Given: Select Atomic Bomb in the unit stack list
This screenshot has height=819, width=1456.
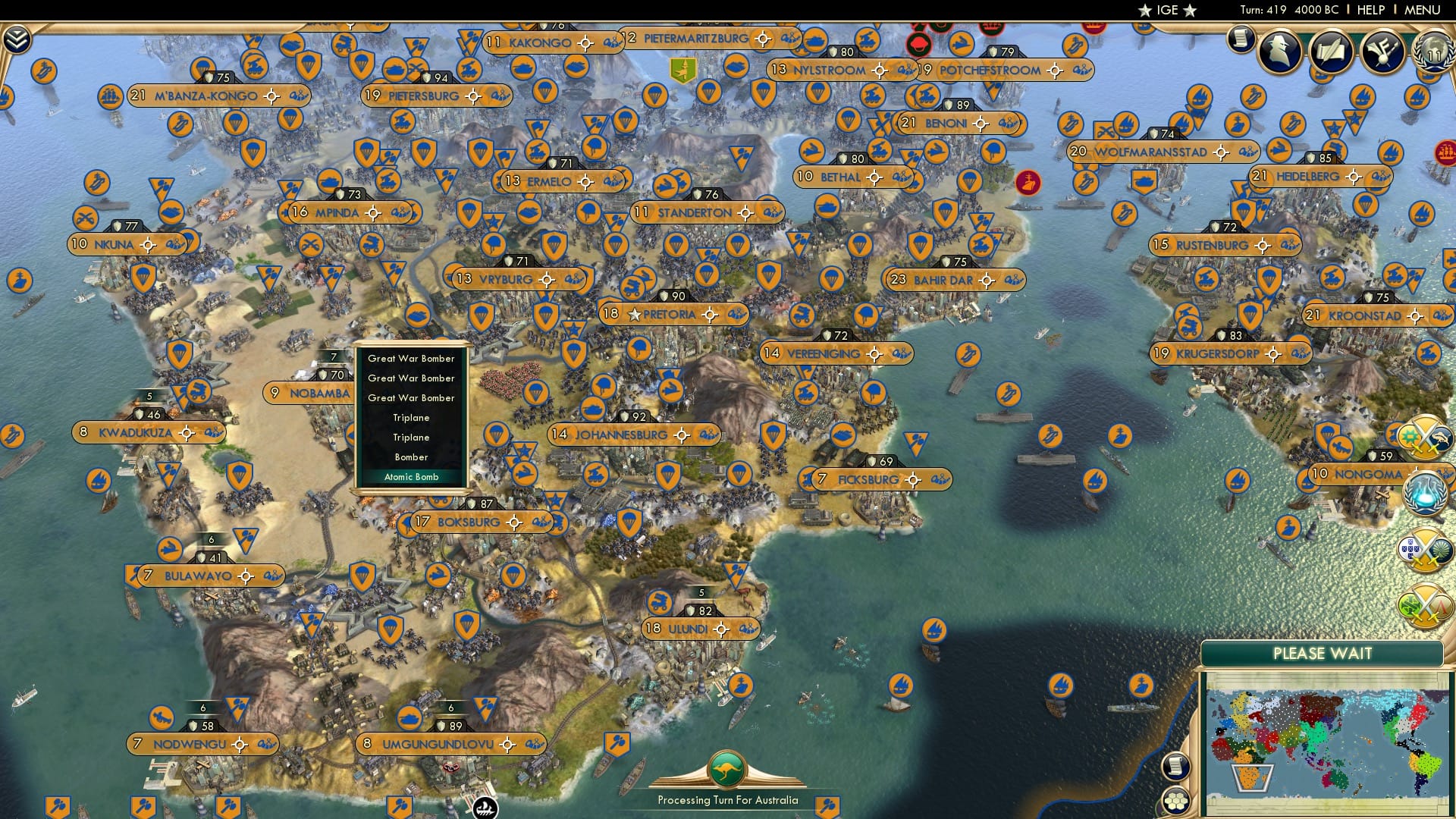Looking at the screenshot, I should [x=411, y=477].
